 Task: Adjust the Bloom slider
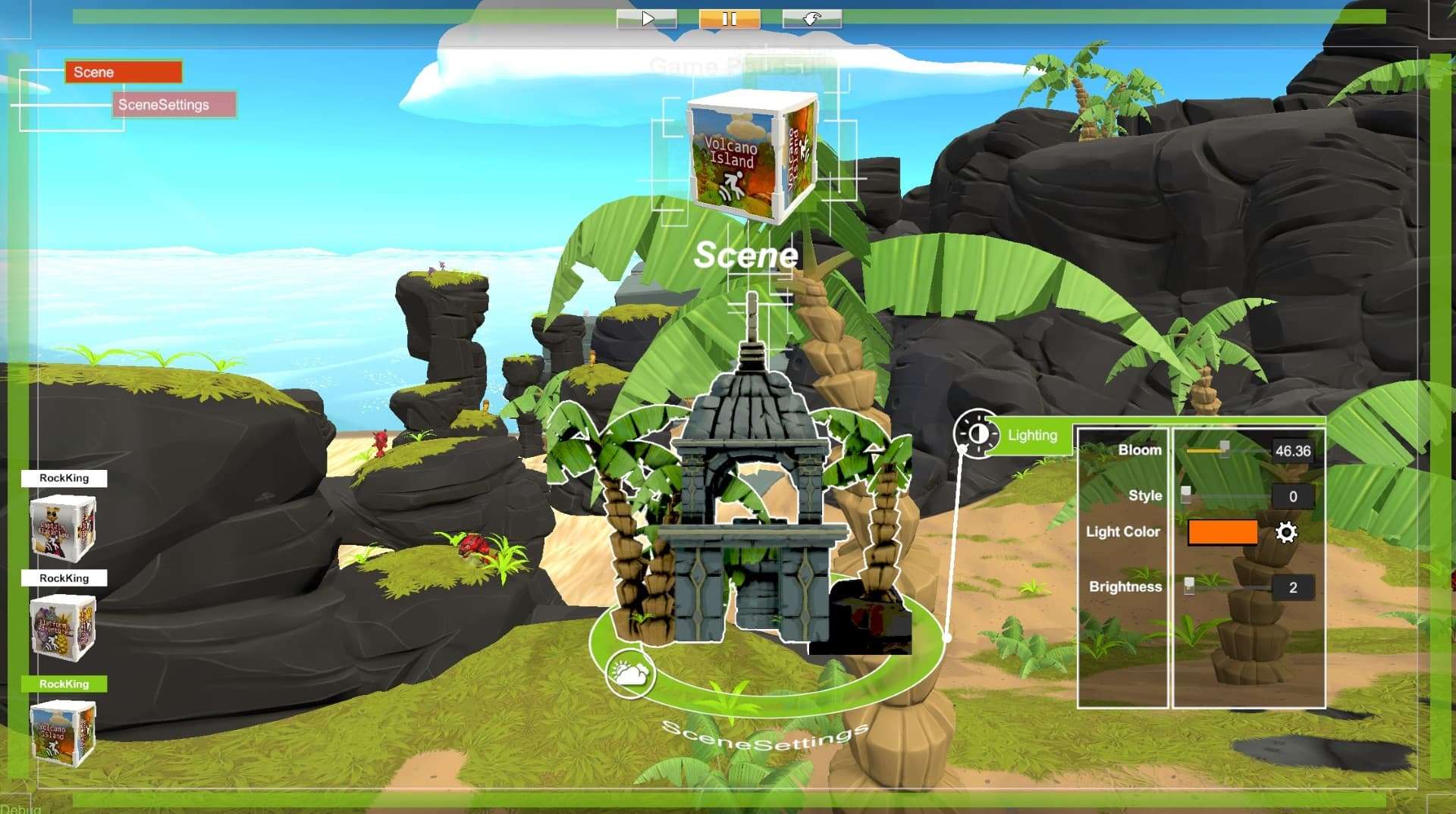pos(1224,449)
